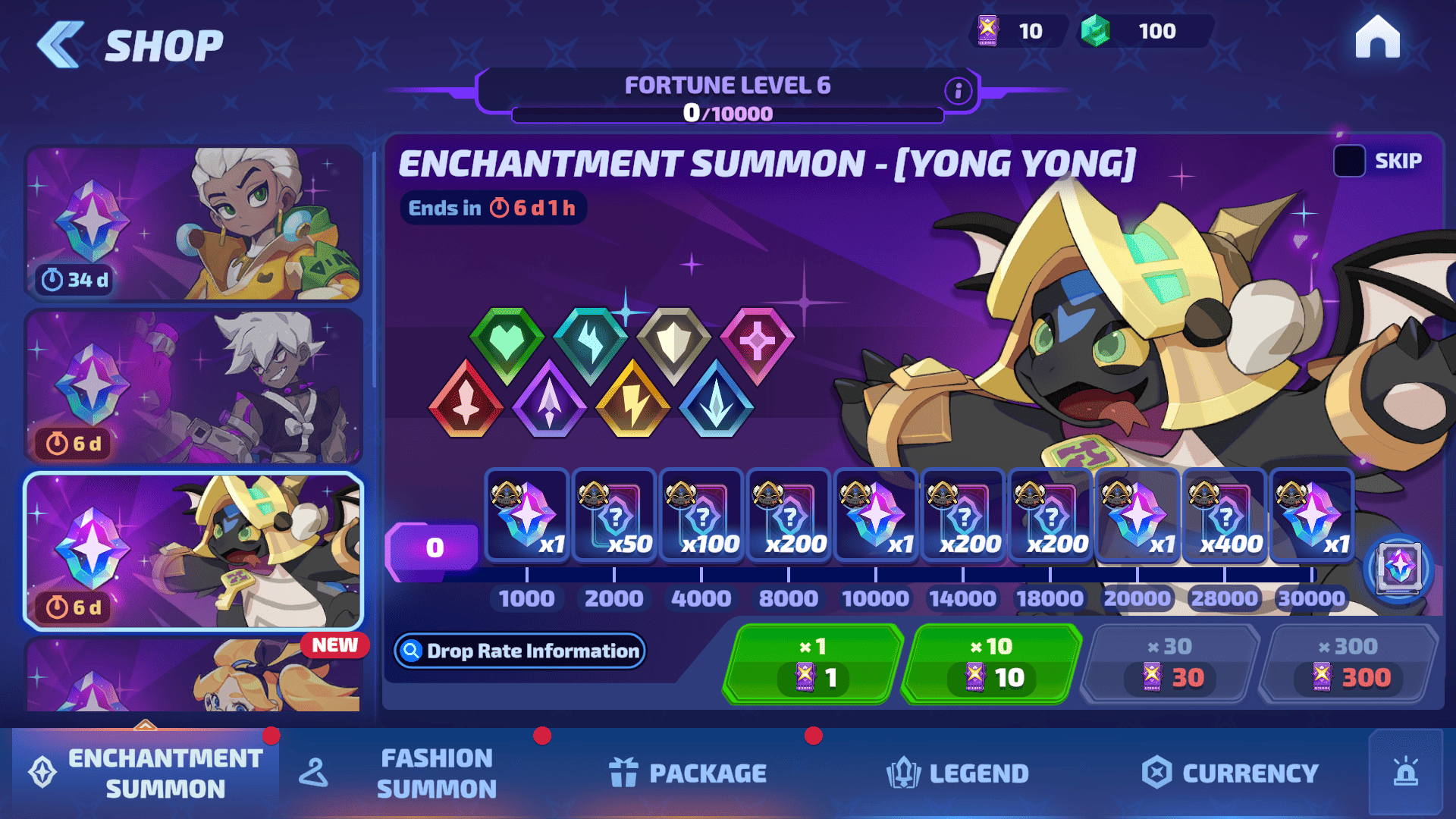The width and height of the screenshot is (1456, 819).
Task: Open Fortune Level info
Action: coord(958,91)
